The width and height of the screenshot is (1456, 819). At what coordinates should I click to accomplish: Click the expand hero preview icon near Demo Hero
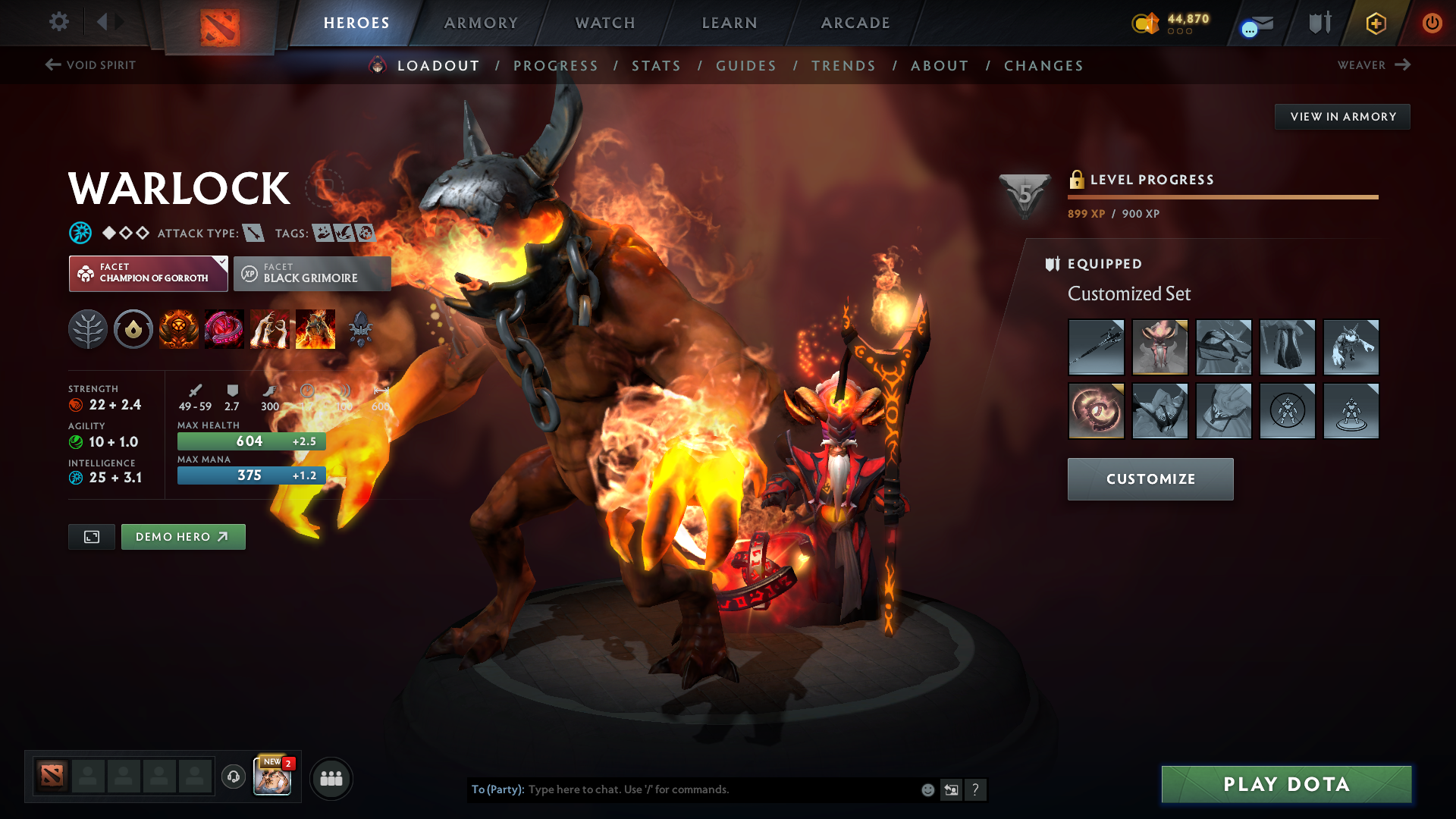(91, 536)
